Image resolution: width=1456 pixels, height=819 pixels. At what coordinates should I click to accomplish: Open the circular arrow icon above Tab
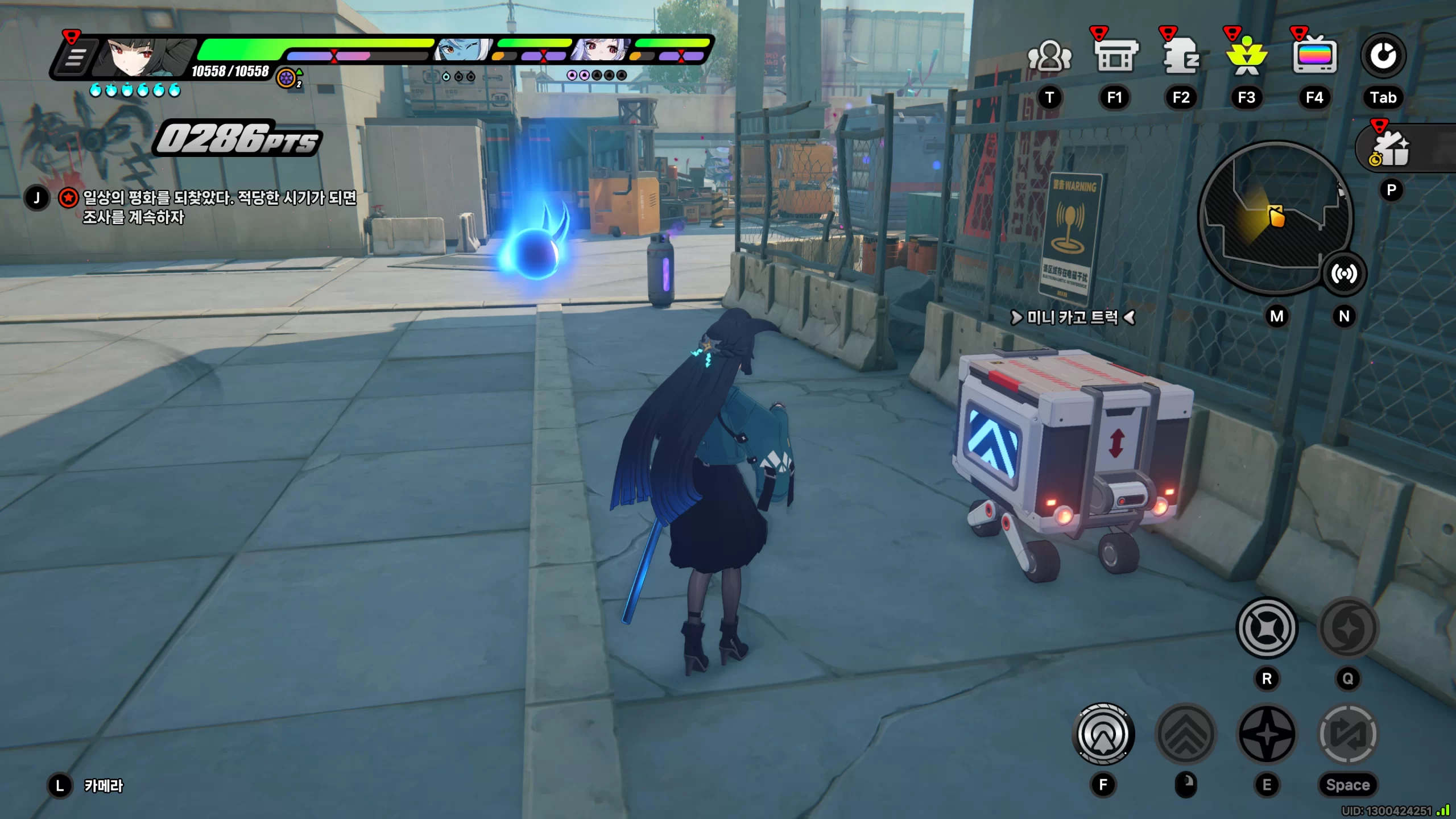click(x=1383, y=56)
